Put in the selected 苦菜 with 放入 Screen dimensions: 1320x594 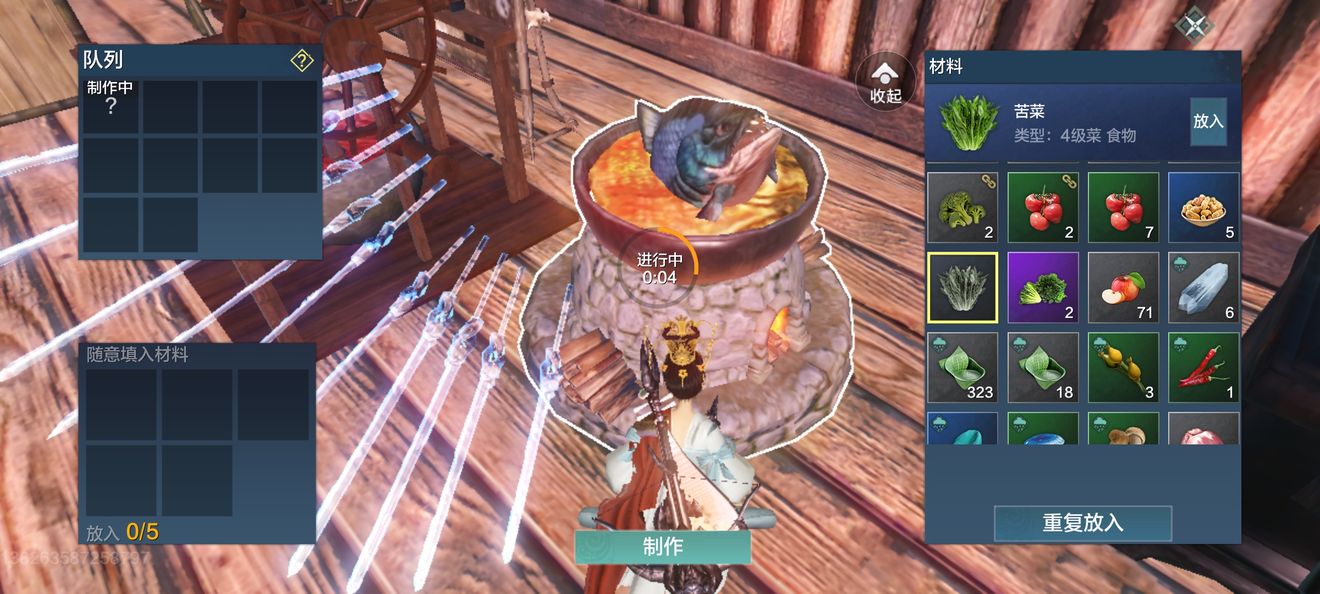[1208, 121]
